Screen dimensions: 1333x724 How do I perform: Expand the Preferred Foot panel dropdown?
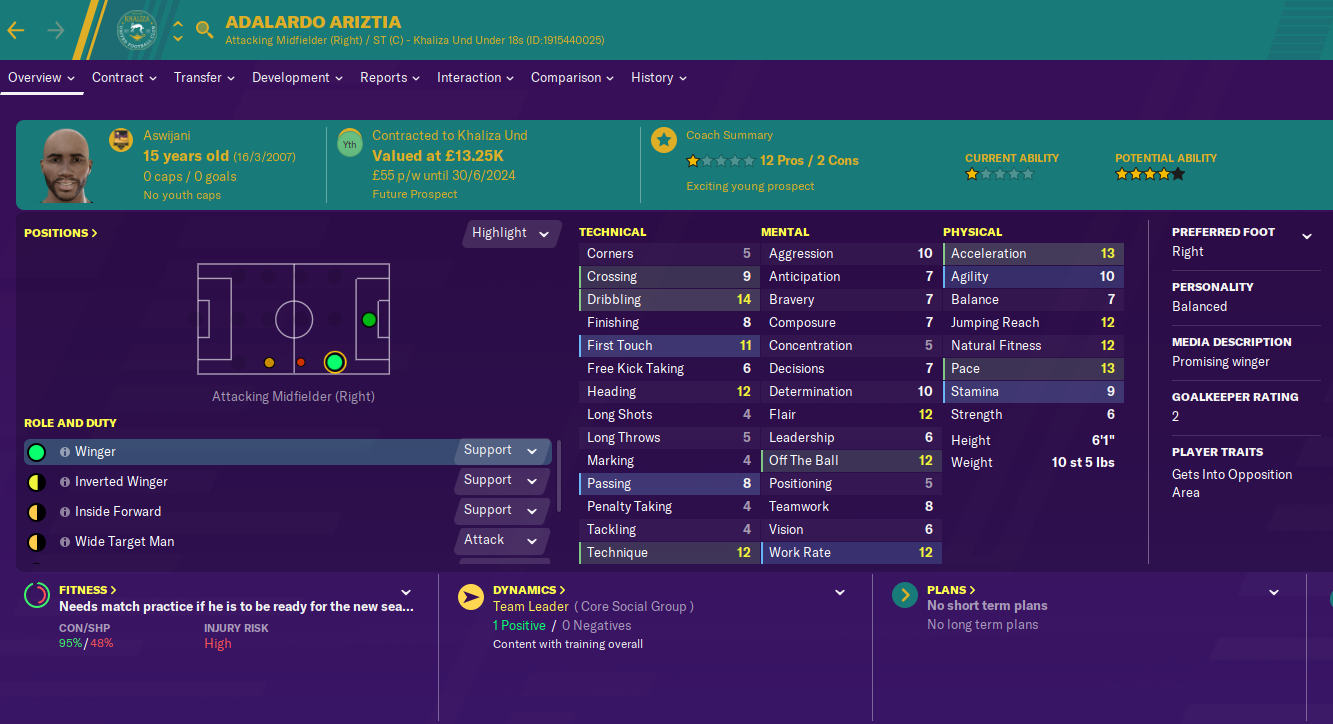[x=1306, y=237]
